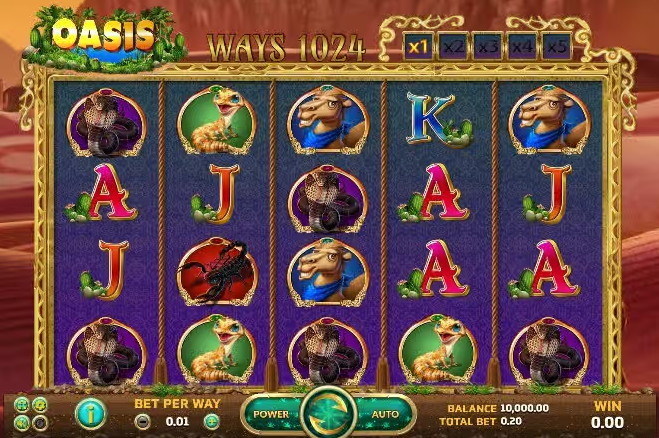Screen dimensions: 659x438
Task: Start AUTO spin mode
Action: click(x=385, y=413)
